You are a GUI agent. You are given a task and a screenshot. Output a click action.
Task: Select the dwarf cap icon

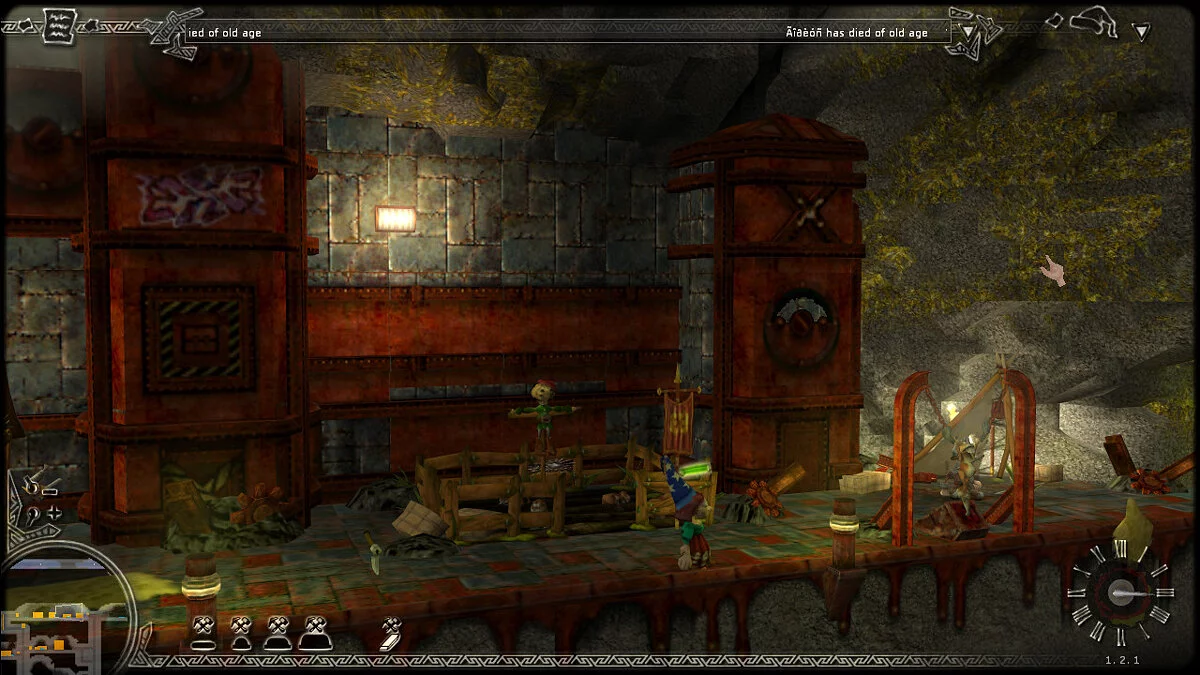tap(1095, 21)
